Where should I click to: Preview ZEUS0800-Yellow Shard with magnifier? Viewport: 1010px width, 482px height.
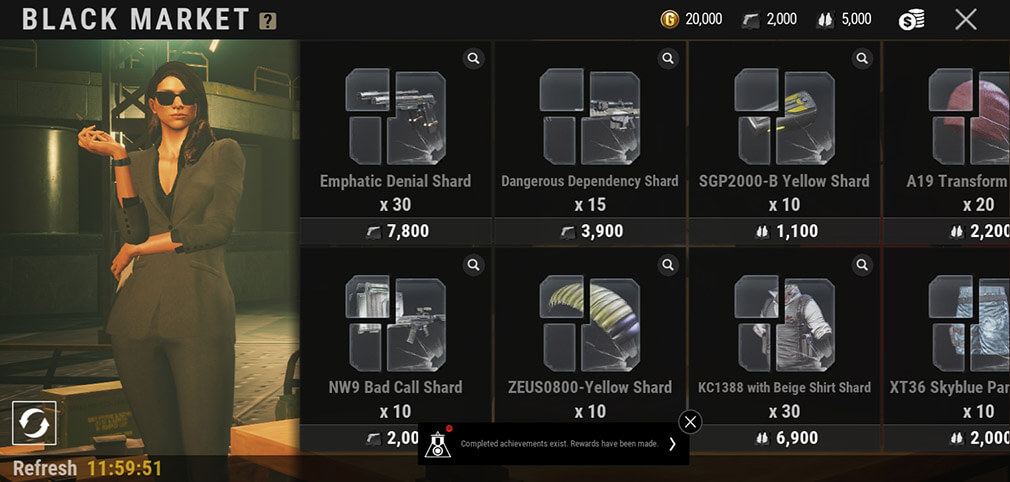pyautogui.click(x=668, y=265)
